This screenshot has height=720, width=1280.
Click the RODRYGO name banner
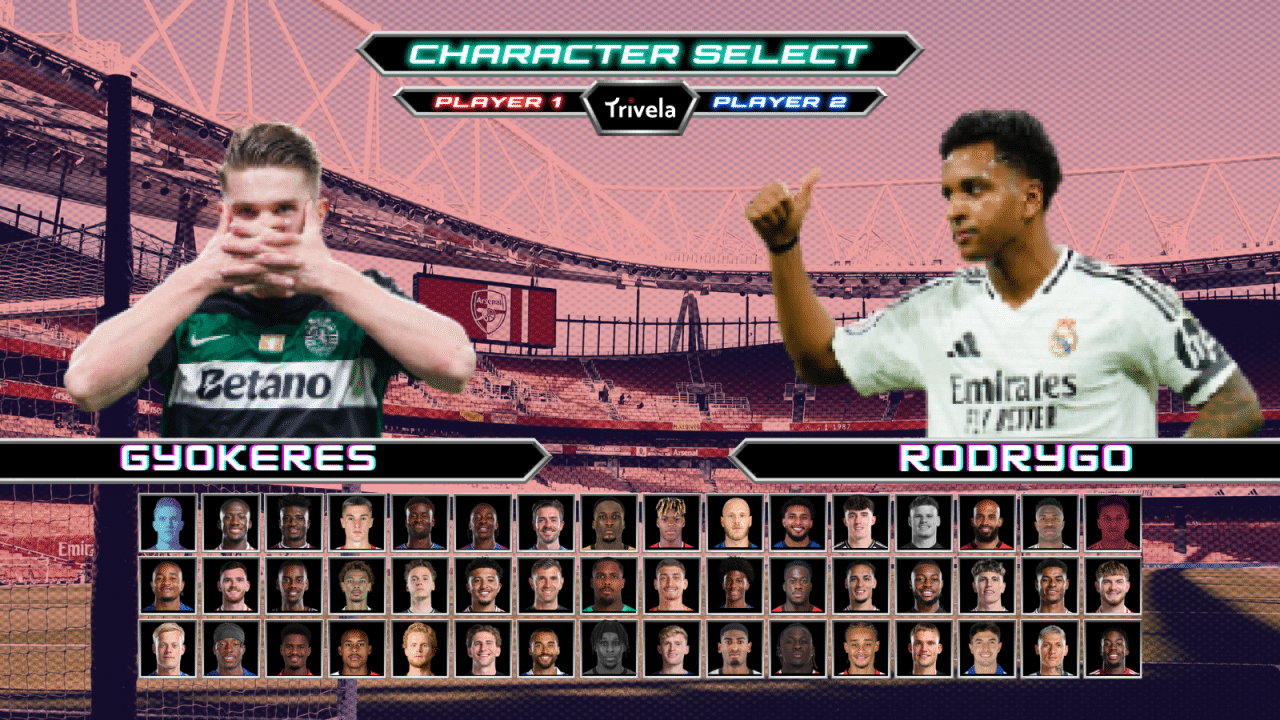(1015, 459)
